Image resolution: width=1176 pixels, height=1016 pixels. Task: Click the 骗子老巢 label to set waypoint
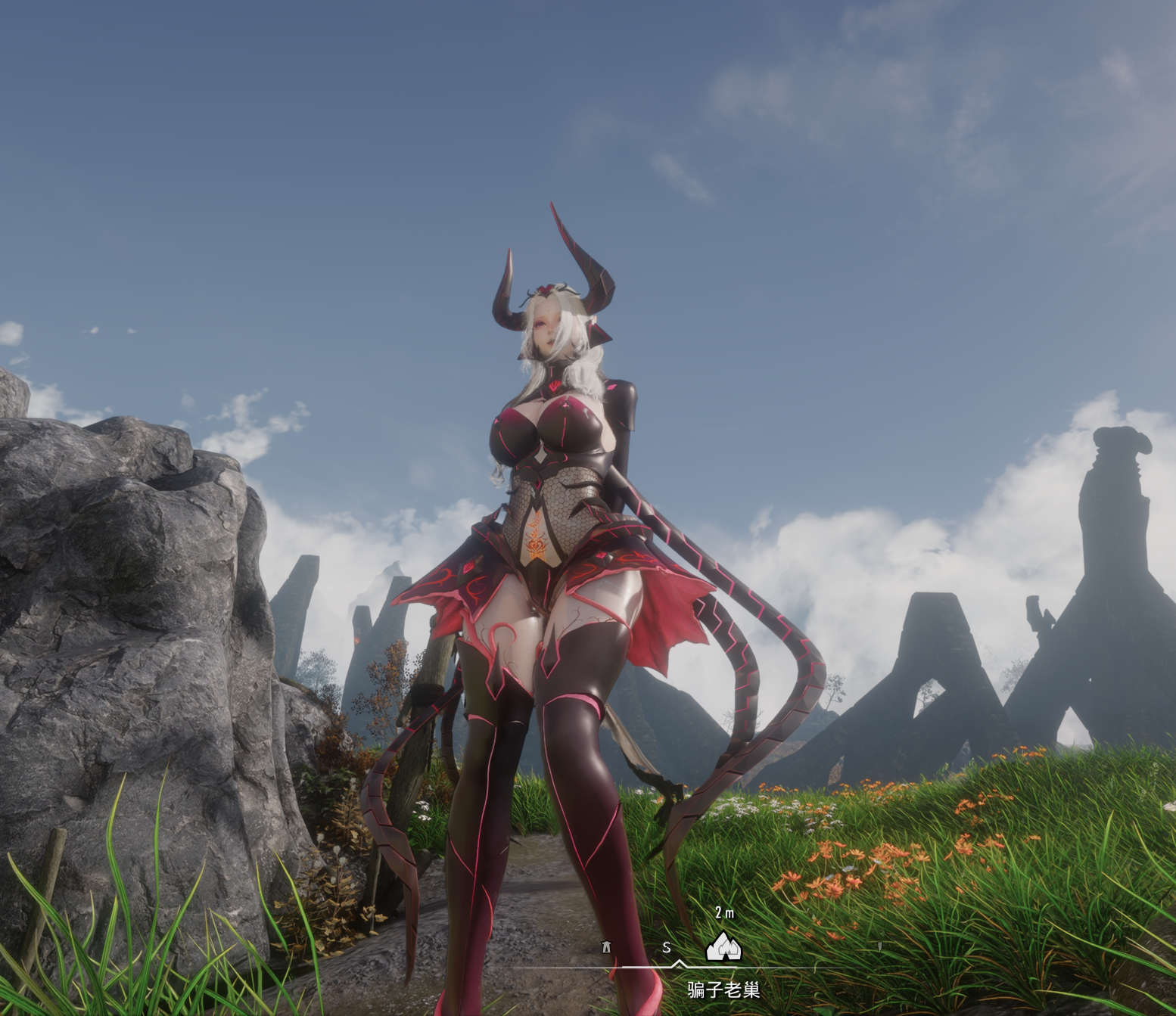tap(723, 990)
